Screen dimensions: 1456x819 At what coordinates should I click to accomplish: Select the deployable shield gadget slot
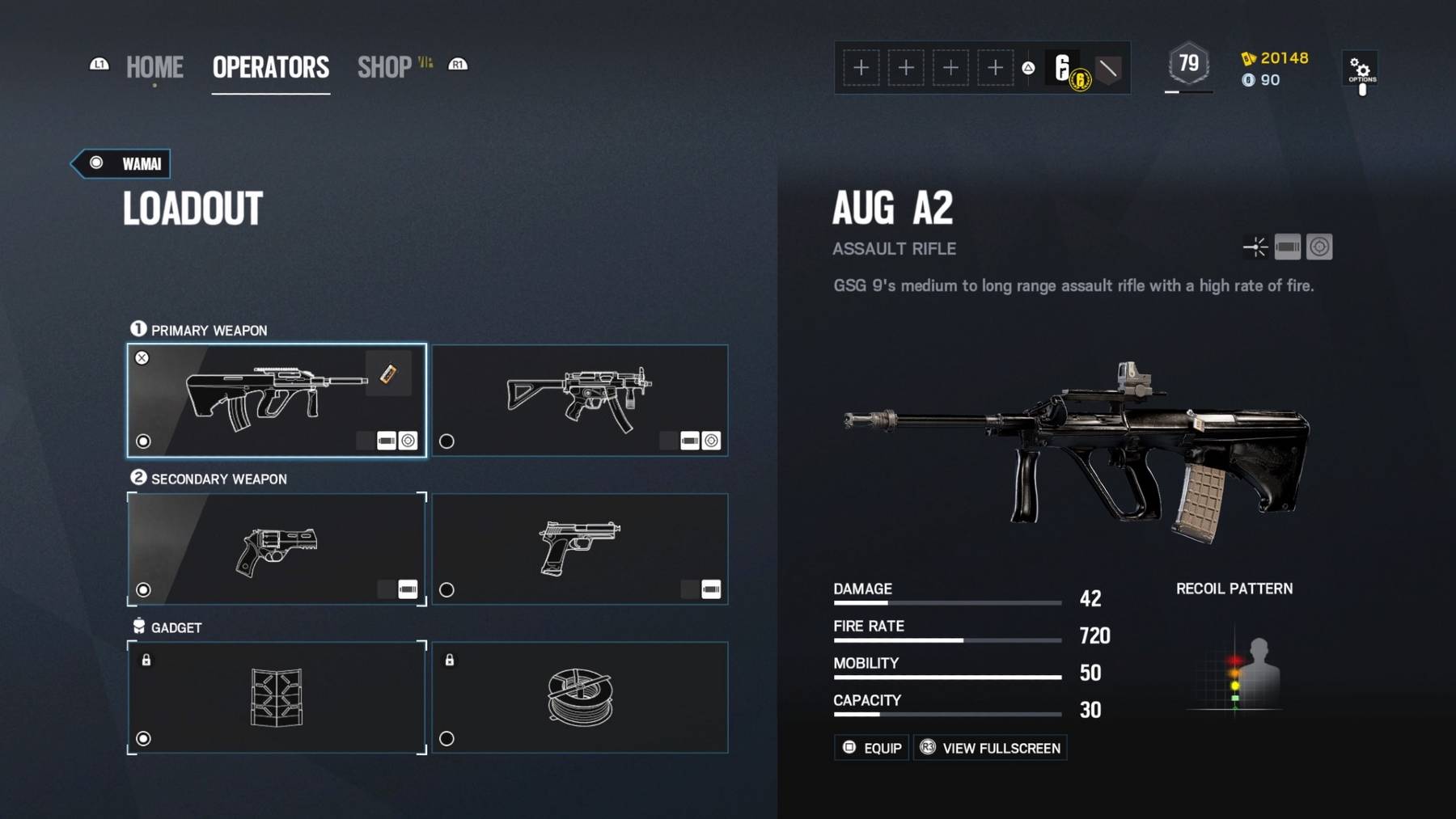click(276, 698)
